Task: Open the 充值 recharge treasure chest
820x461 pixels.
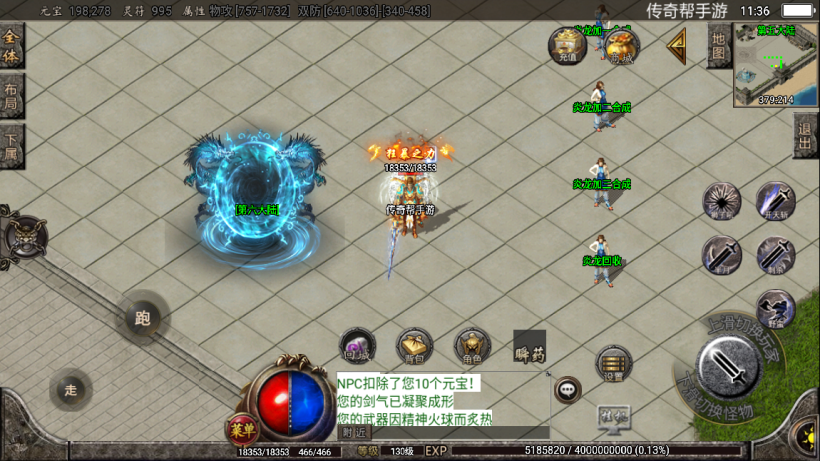Action: pos(567,45)
